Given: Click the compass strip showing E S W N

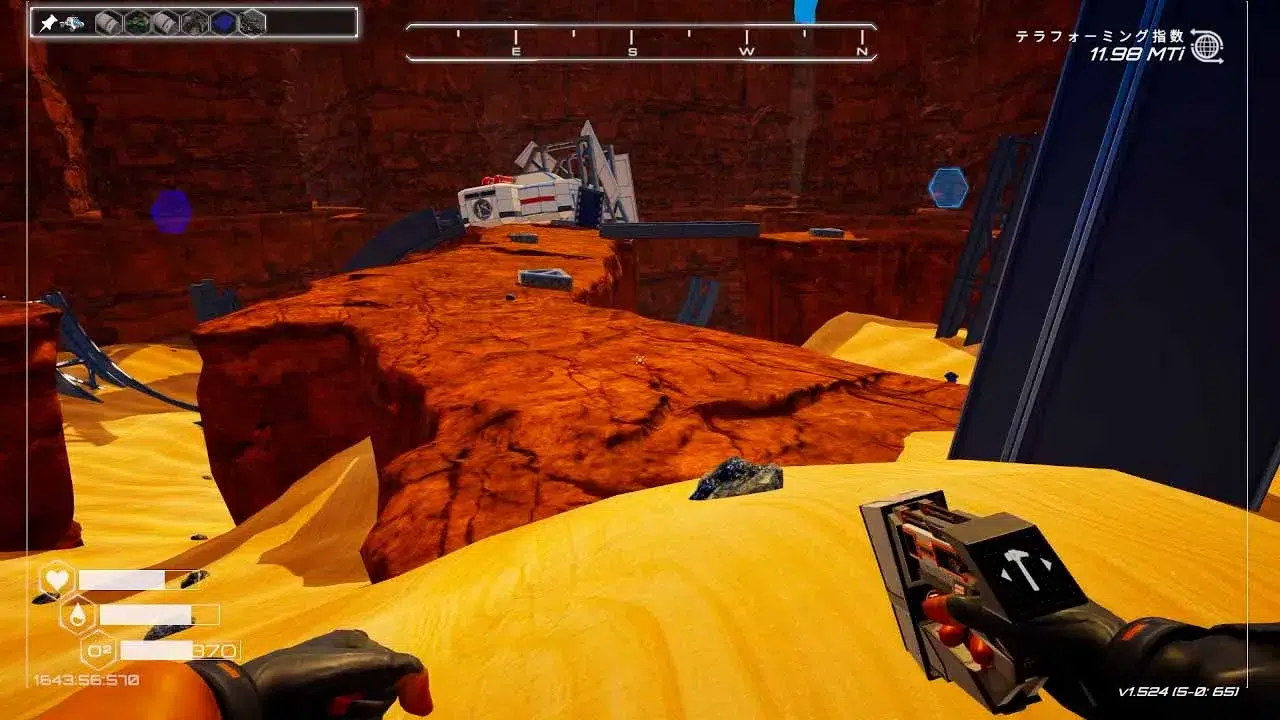Looking at the screenshot, I should coord(641,43).
